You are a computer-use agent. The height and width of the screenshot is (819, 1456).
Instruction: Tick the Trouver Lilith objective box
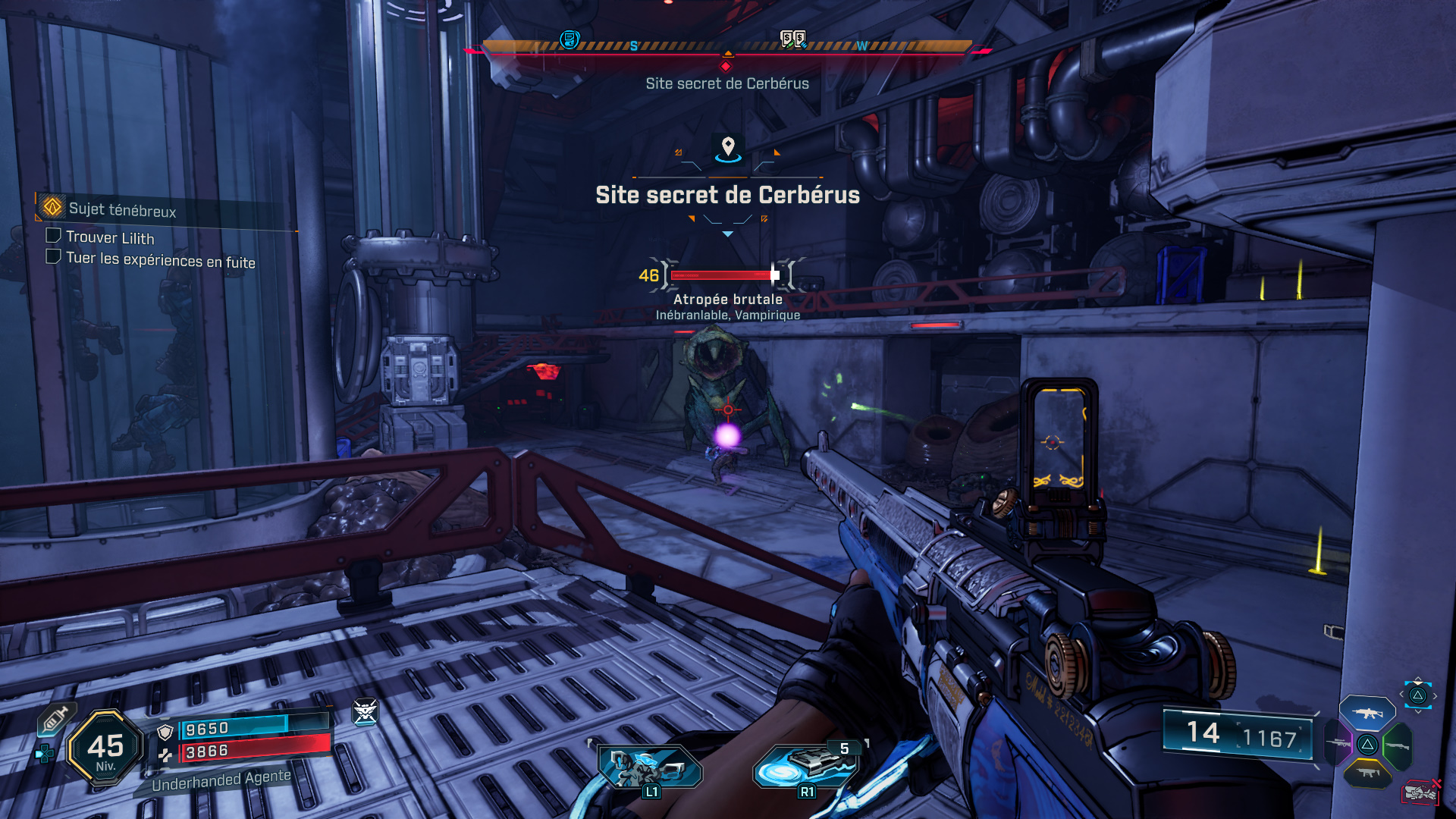coord(53,236)
